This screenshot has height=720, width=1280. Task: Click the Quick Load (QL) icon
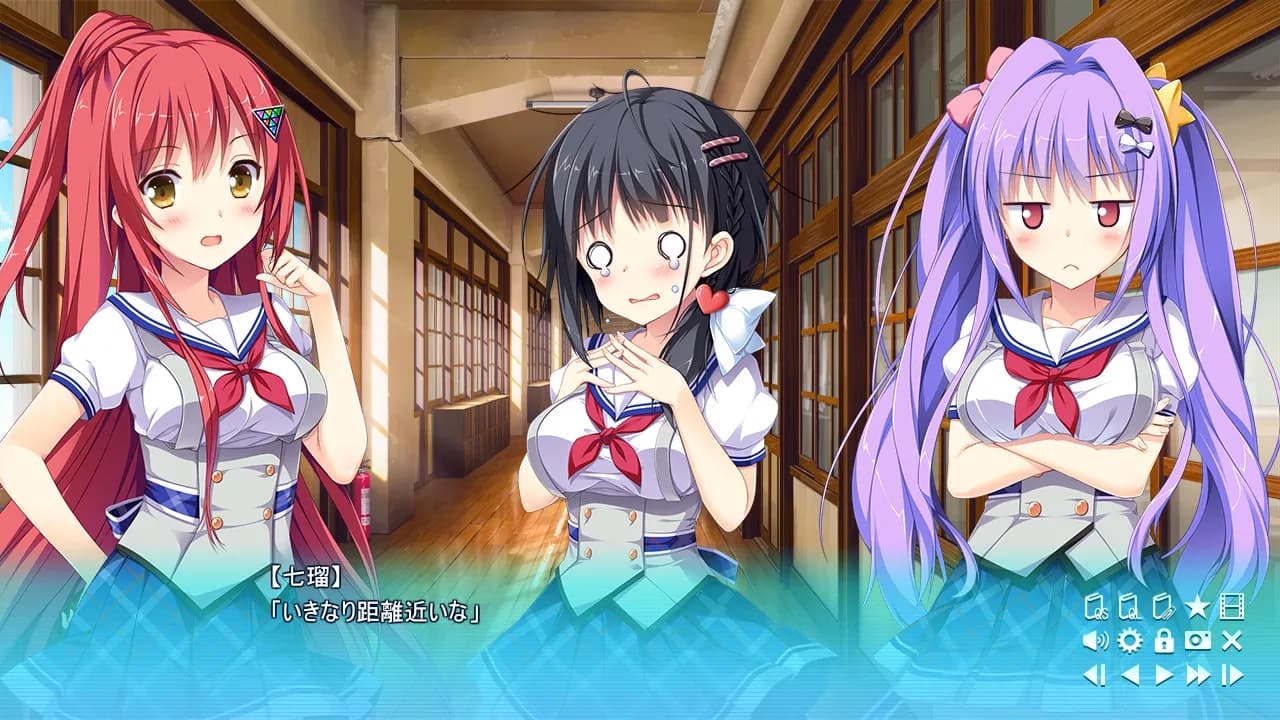tap(1129, 606)
